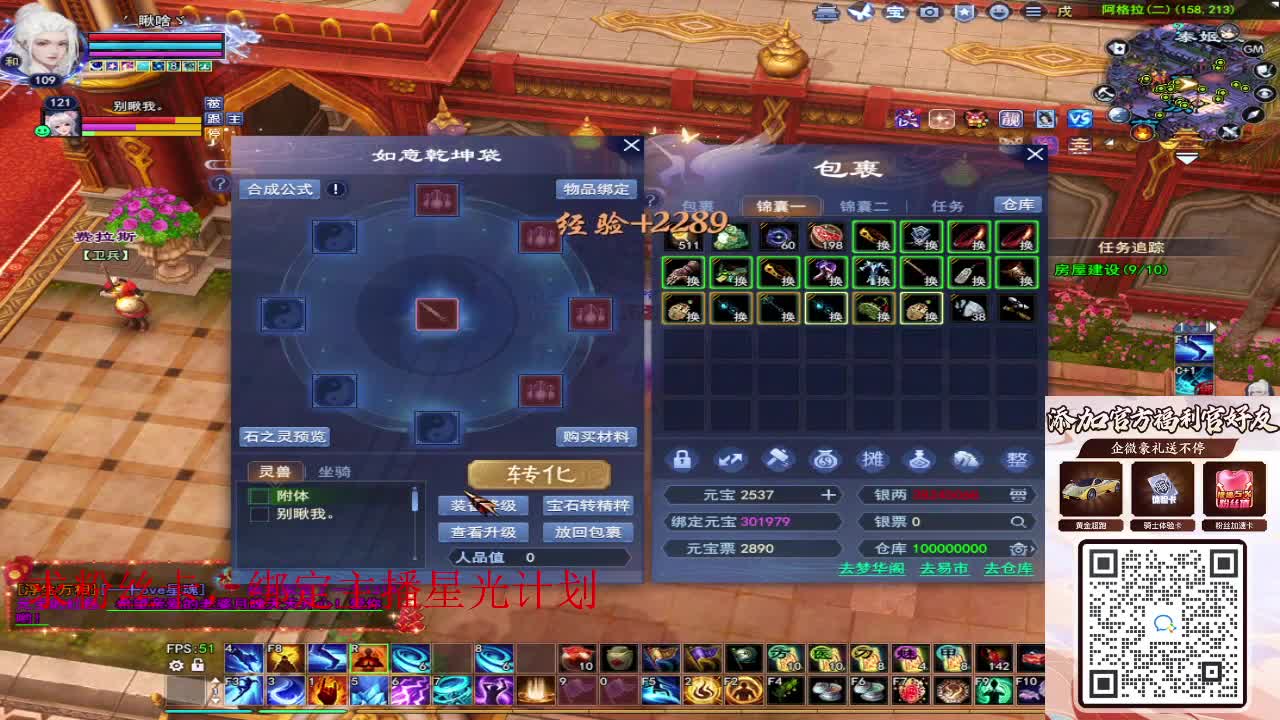This screenshot has height=720, width=1280.
Task: Click the search magnifier icon on the 银票 row
Action: coord(1018,521)
